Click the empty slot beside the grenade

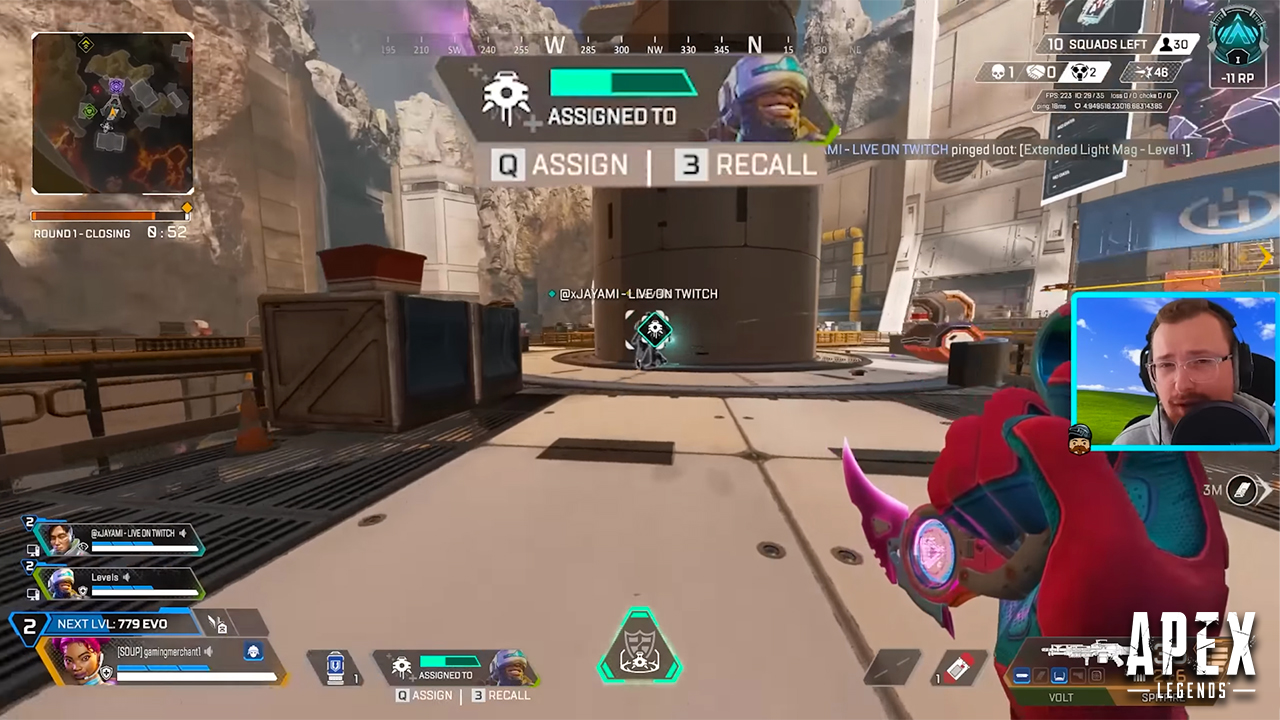click(x=892, y=668)
